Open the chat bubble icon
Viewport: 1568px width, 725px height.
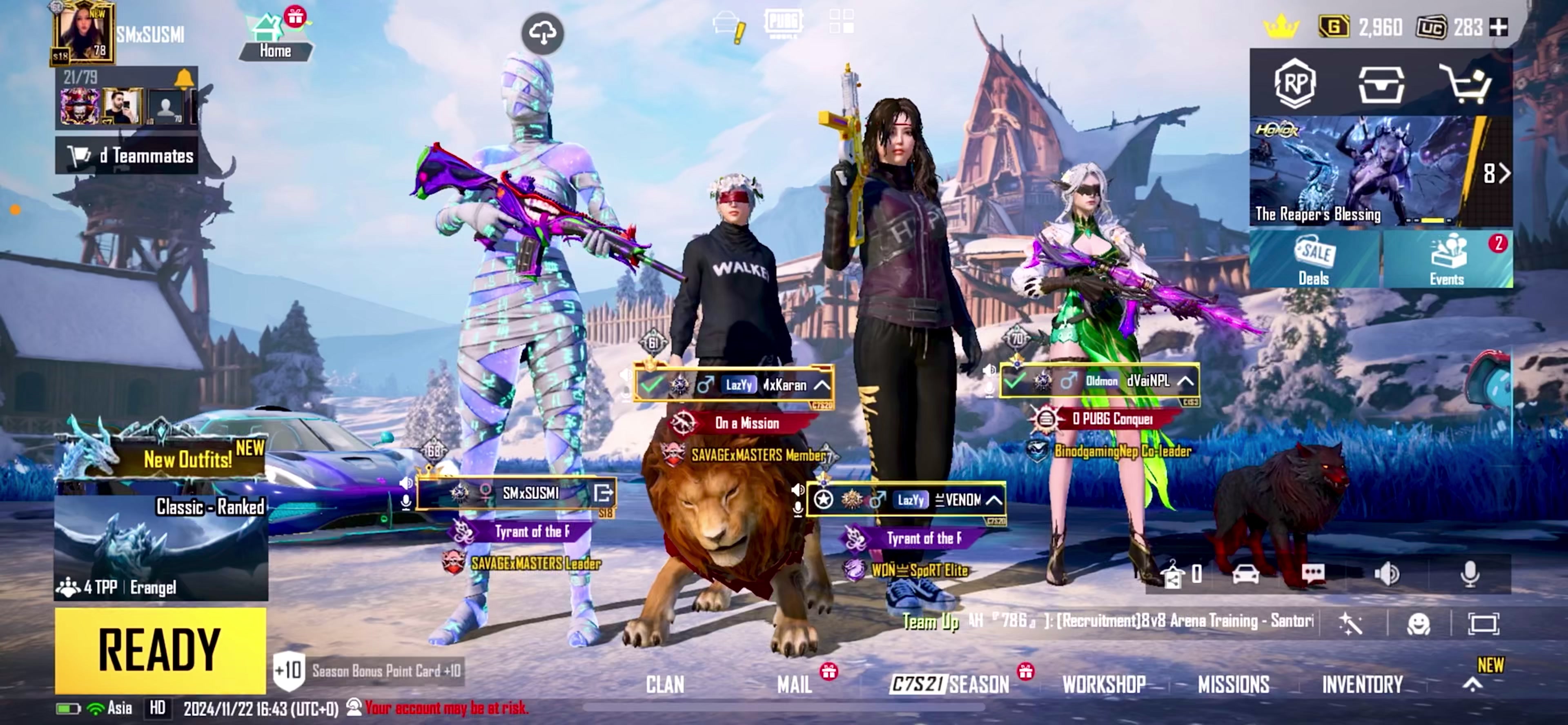[x=1312, y=574]
